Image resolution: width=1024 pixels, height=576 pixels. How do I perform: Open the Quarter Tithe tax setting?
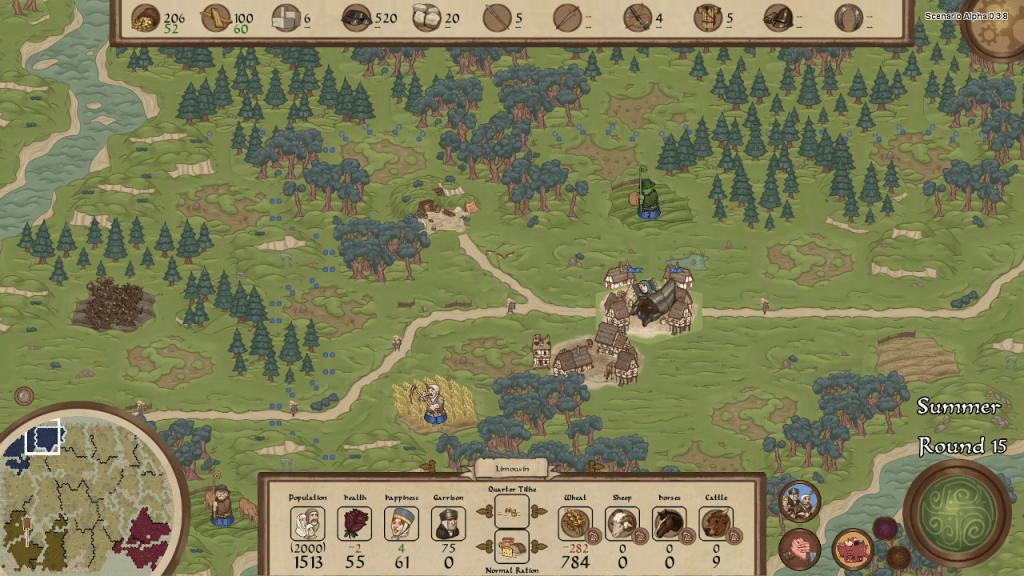tap(511, 512)
